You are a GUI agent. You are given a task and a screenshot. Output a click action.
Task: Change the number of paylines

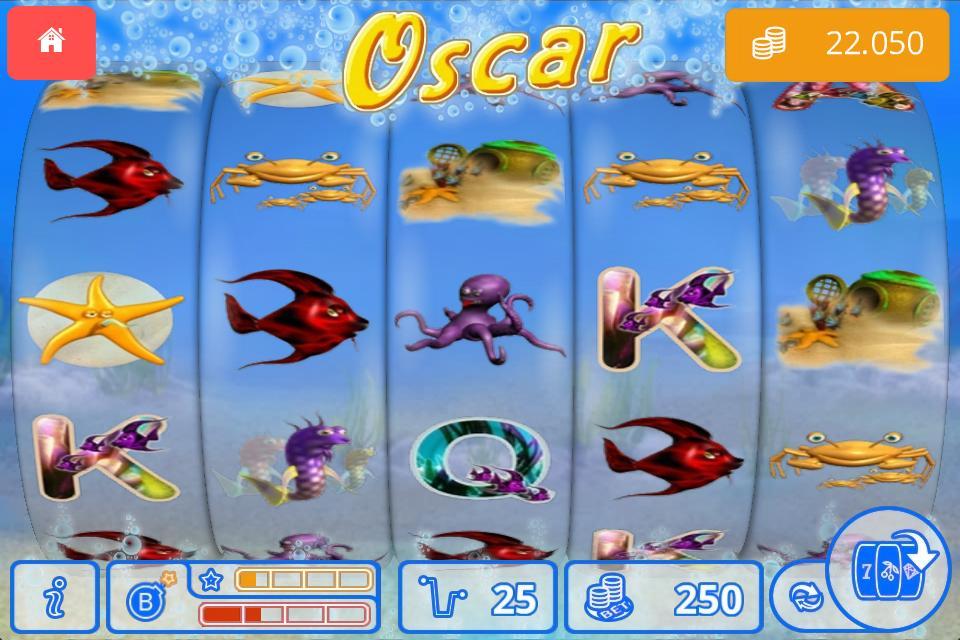pos(477,597)
